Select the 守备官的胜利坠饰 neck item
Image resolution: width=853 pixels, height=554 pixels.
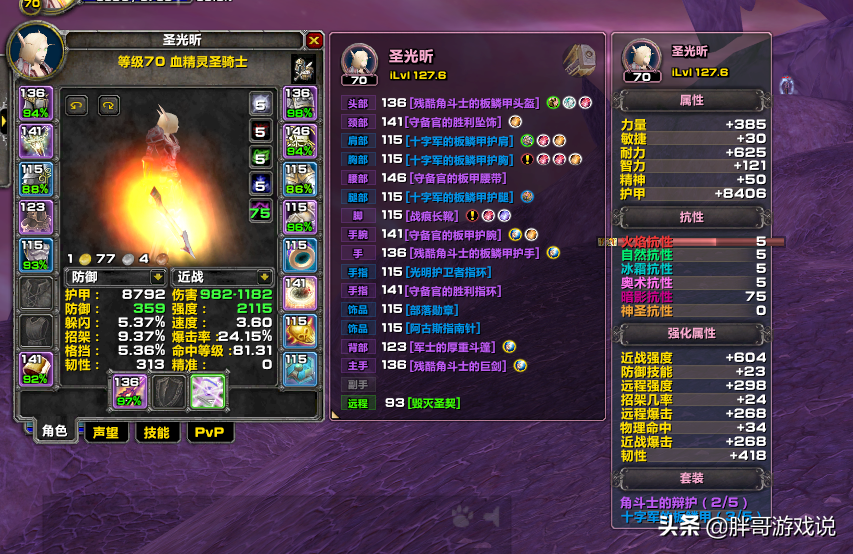point(454,122)
